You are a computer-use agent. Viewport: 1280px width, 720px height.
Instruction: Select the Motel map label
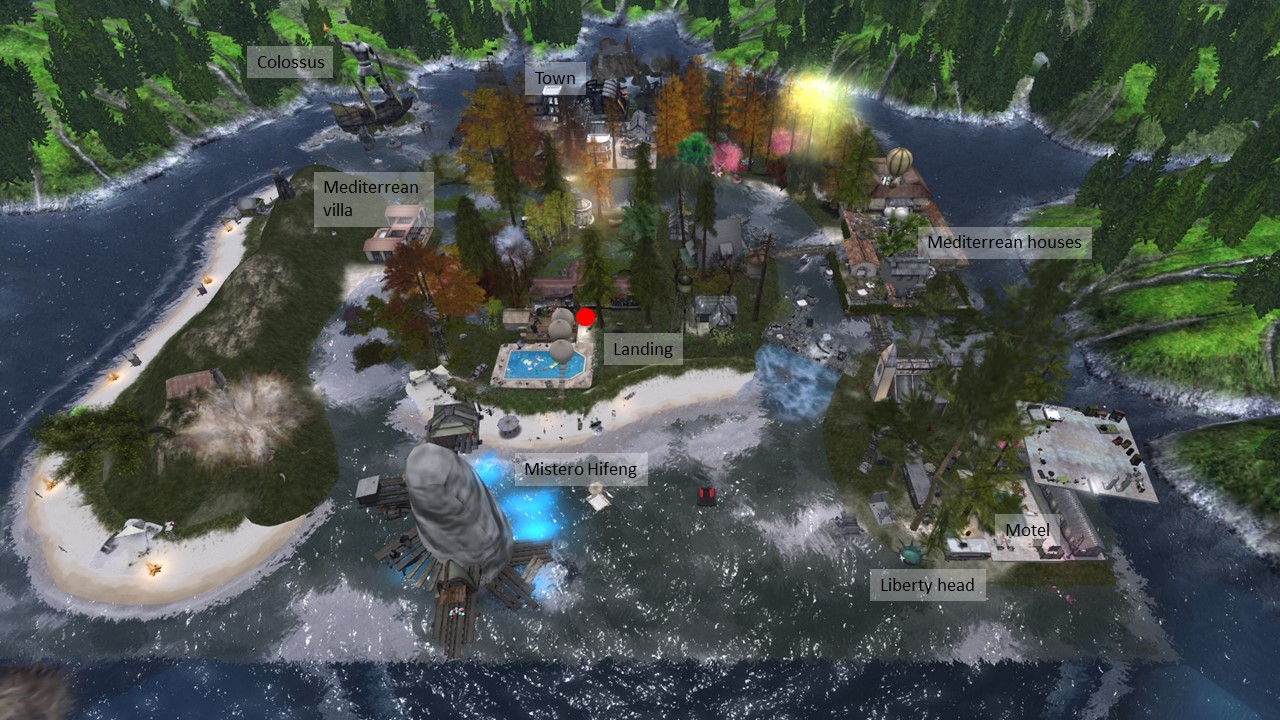click(x=1027, y=529)
